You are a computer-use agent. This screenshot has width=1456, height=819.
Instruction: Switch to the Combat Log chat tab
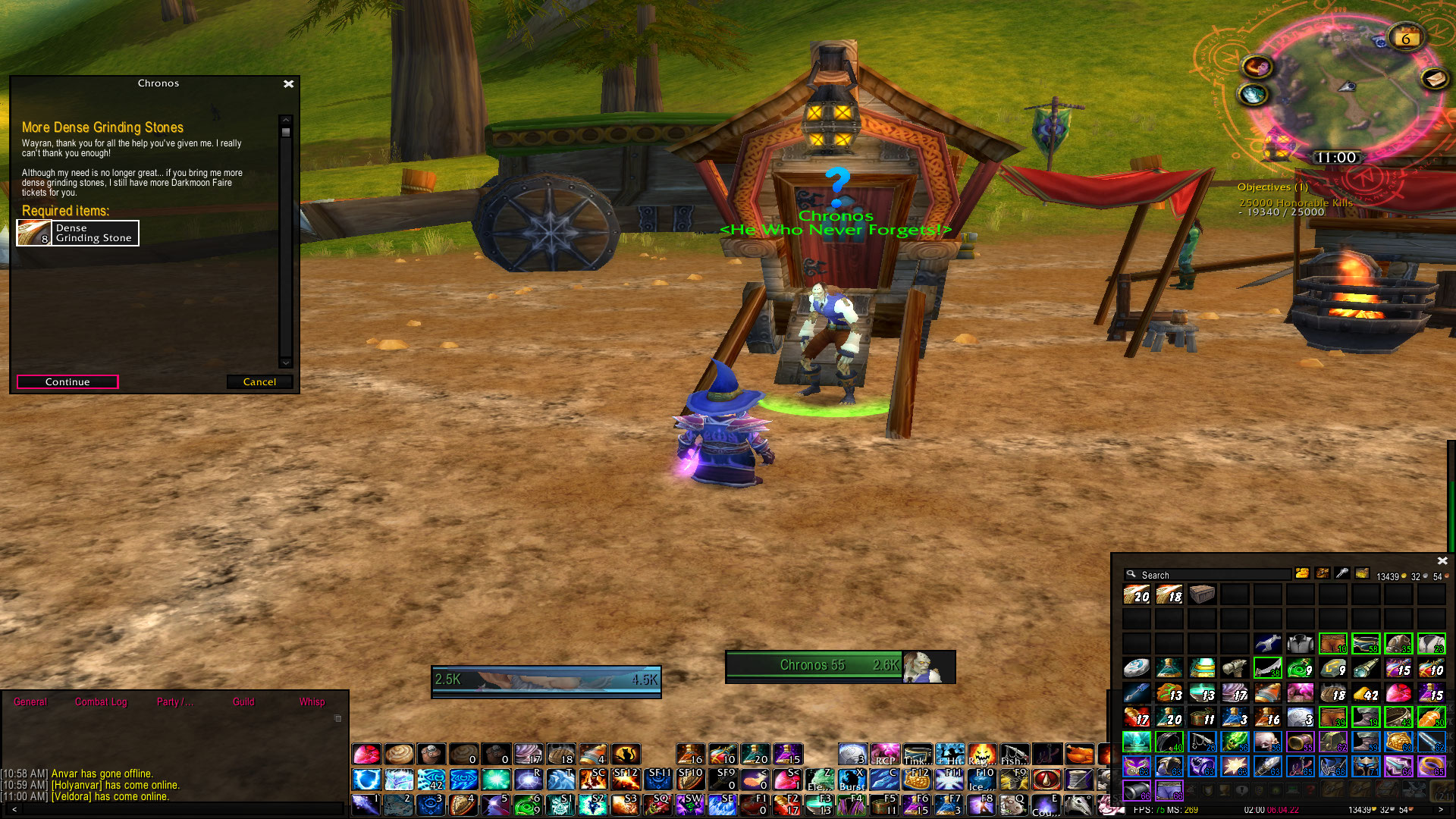tap(100, 702)
